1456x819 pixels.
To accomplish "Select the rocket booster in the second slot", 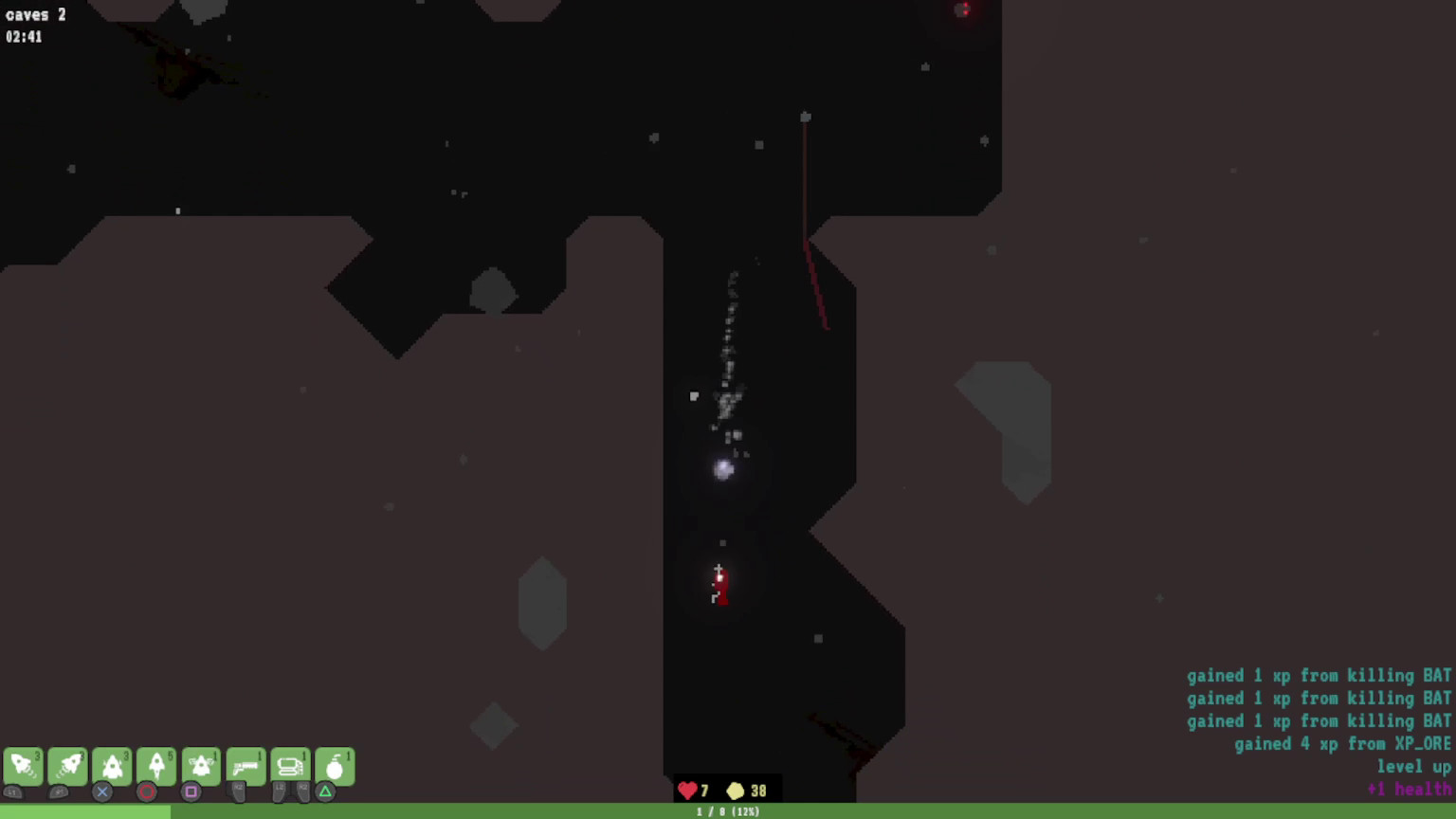I will point(68,766).
